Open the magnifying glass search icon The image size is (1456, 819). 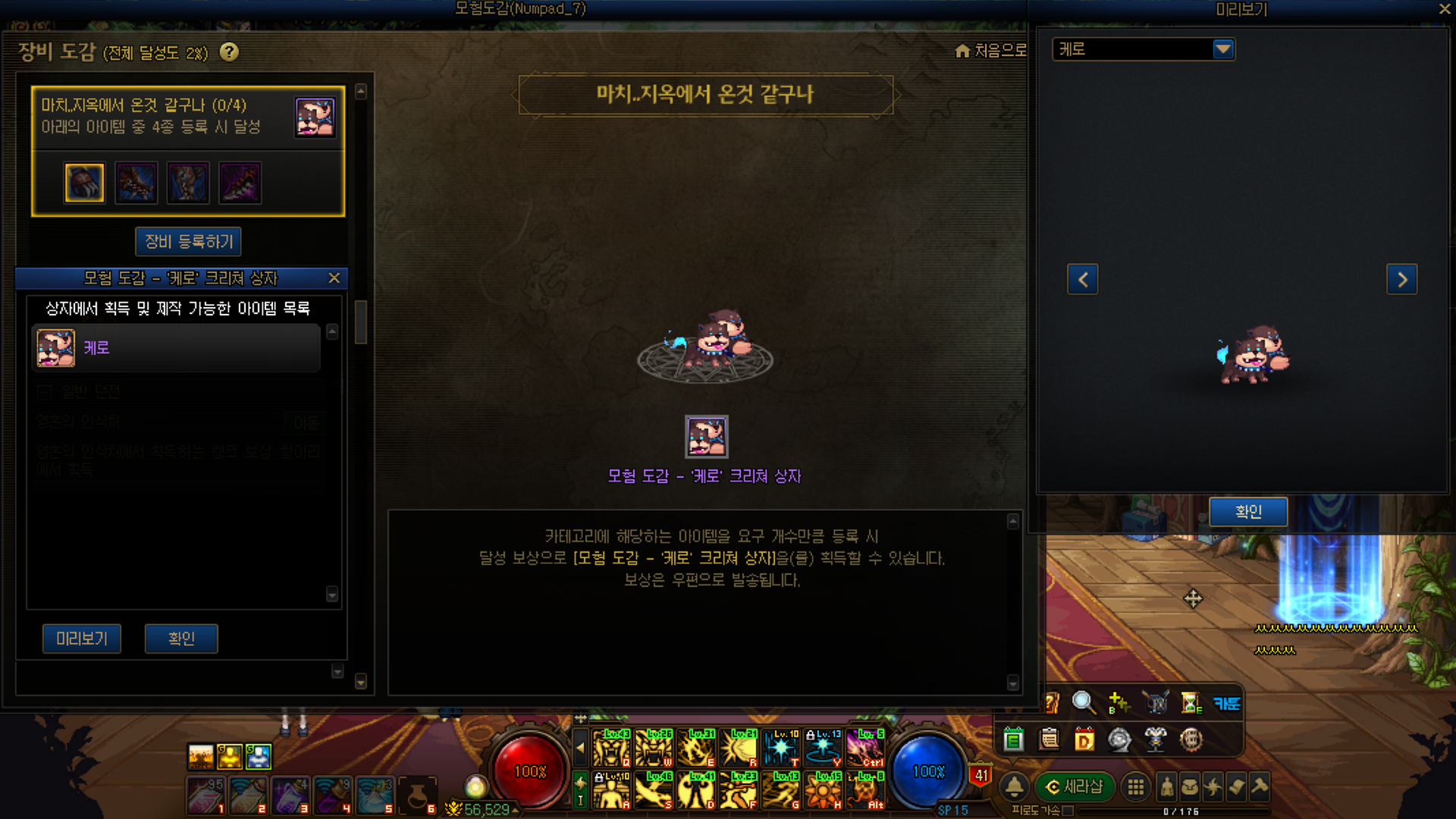coord(1083,703)
